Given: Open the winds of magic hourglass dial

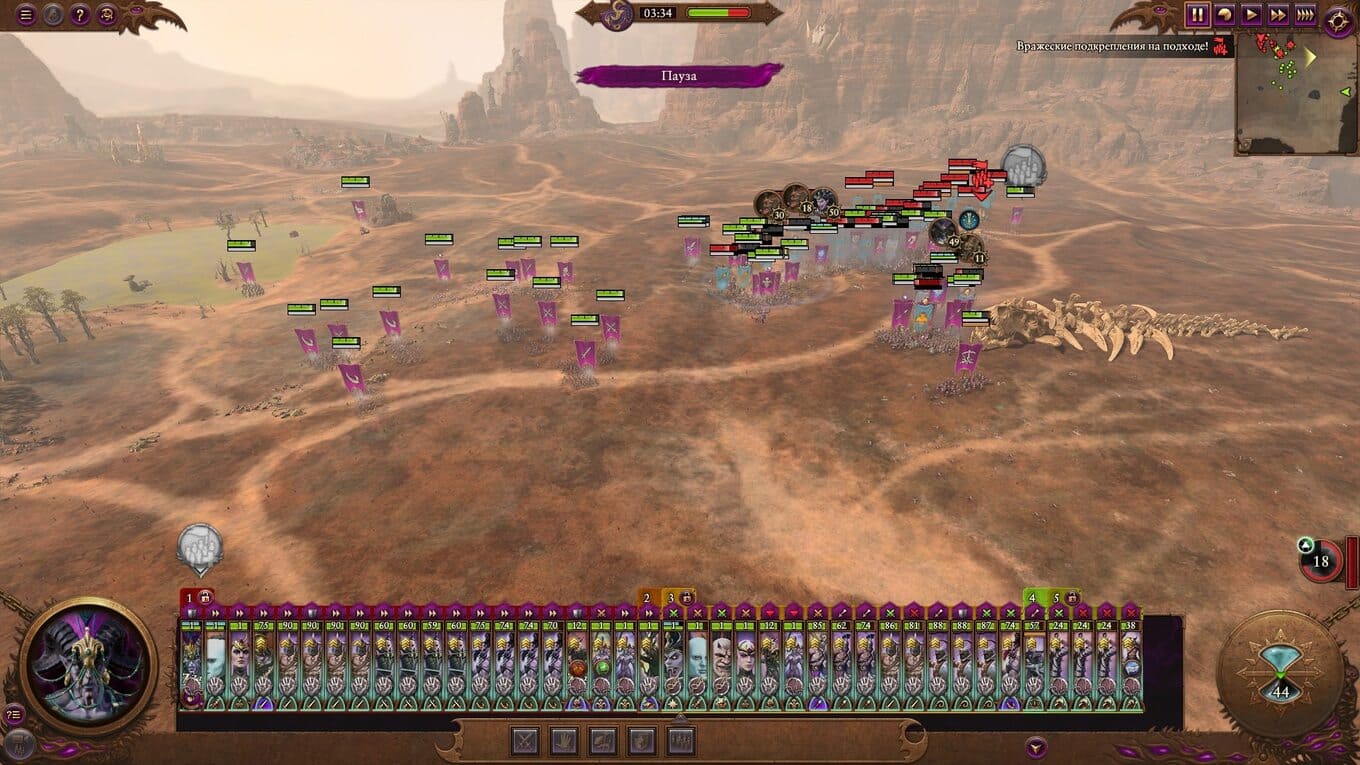Looking at the screenshot, I should pyautogui.click(x=1280, y=673).
